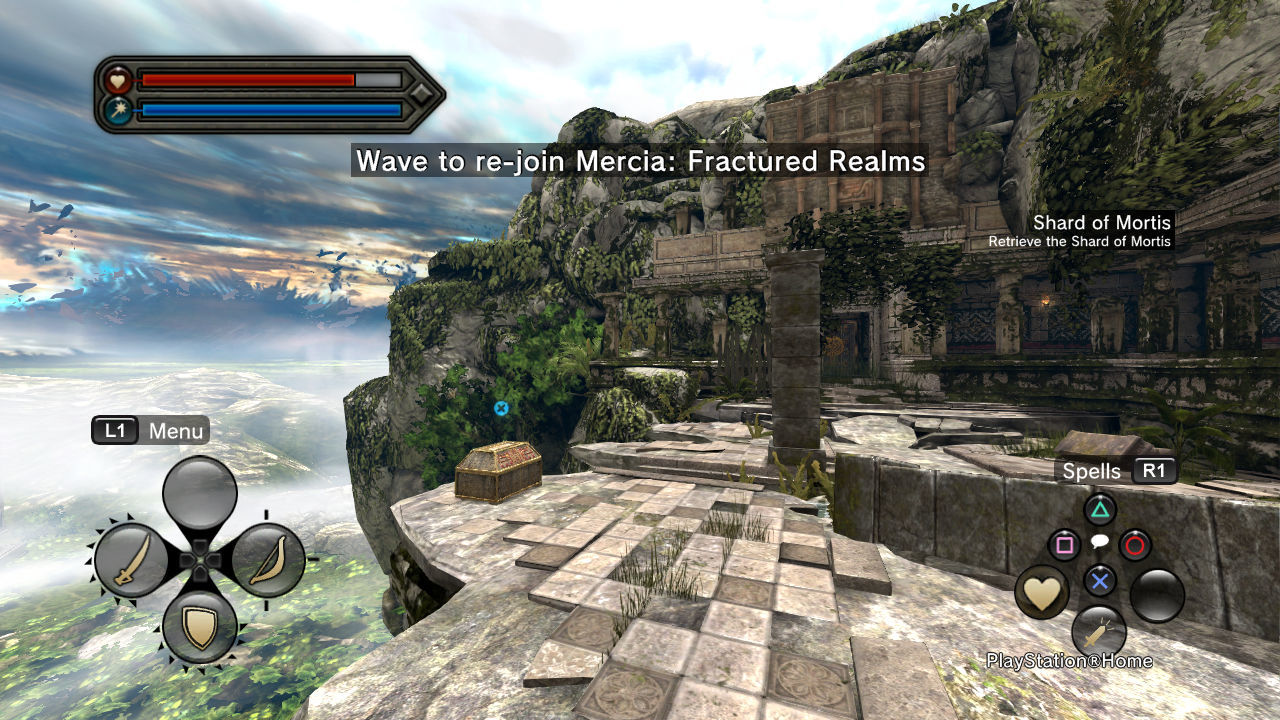Viewport: 1280px width, 720px height.
Task: Open the Menu label
Action: pos(176,431)
